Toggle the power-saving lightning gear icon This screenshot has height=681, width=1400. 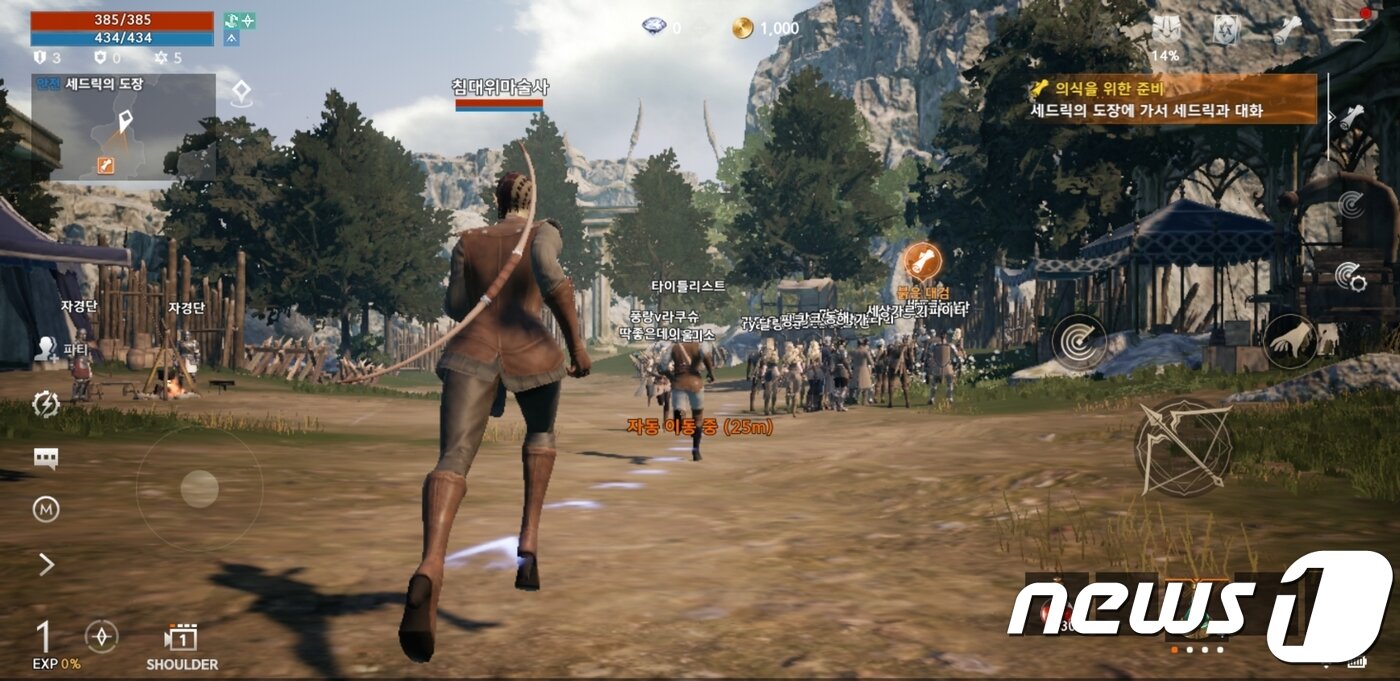click(46, 404)
